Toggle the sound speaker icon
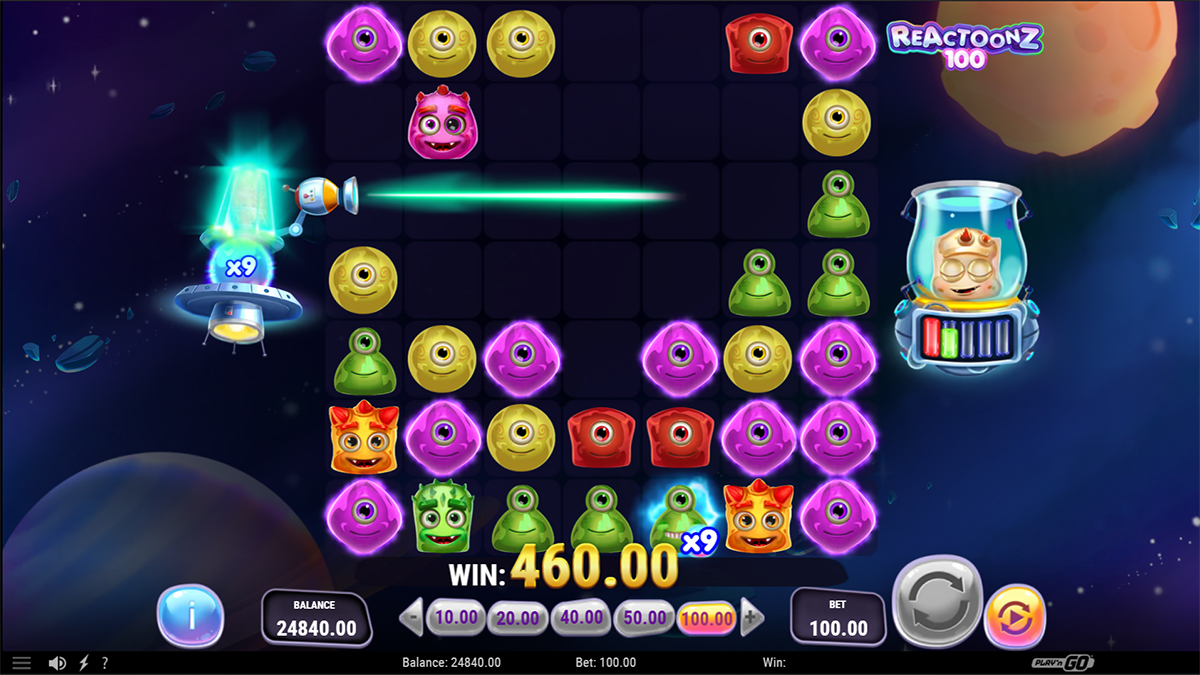The width and height of the screenshot is (1200, 675). coord(58,662)
